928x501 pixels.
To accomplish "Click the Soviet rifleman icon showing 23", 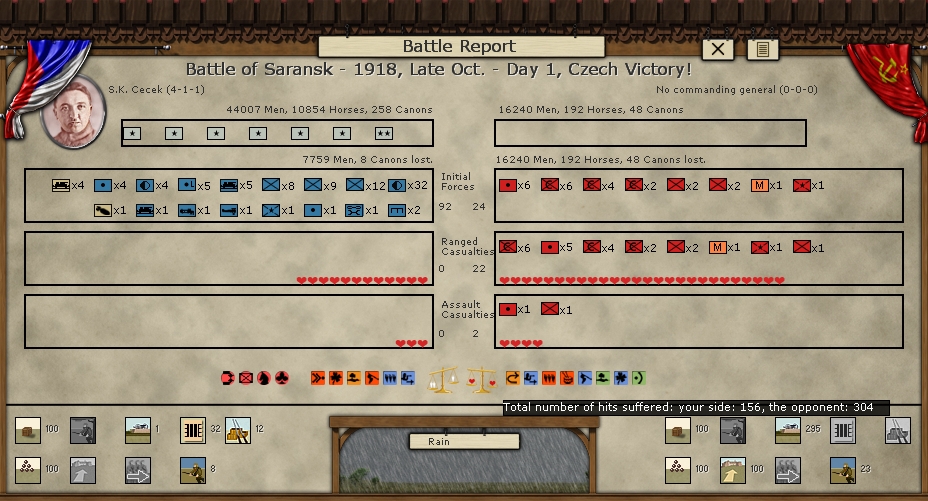I will (x=843, y=469).
